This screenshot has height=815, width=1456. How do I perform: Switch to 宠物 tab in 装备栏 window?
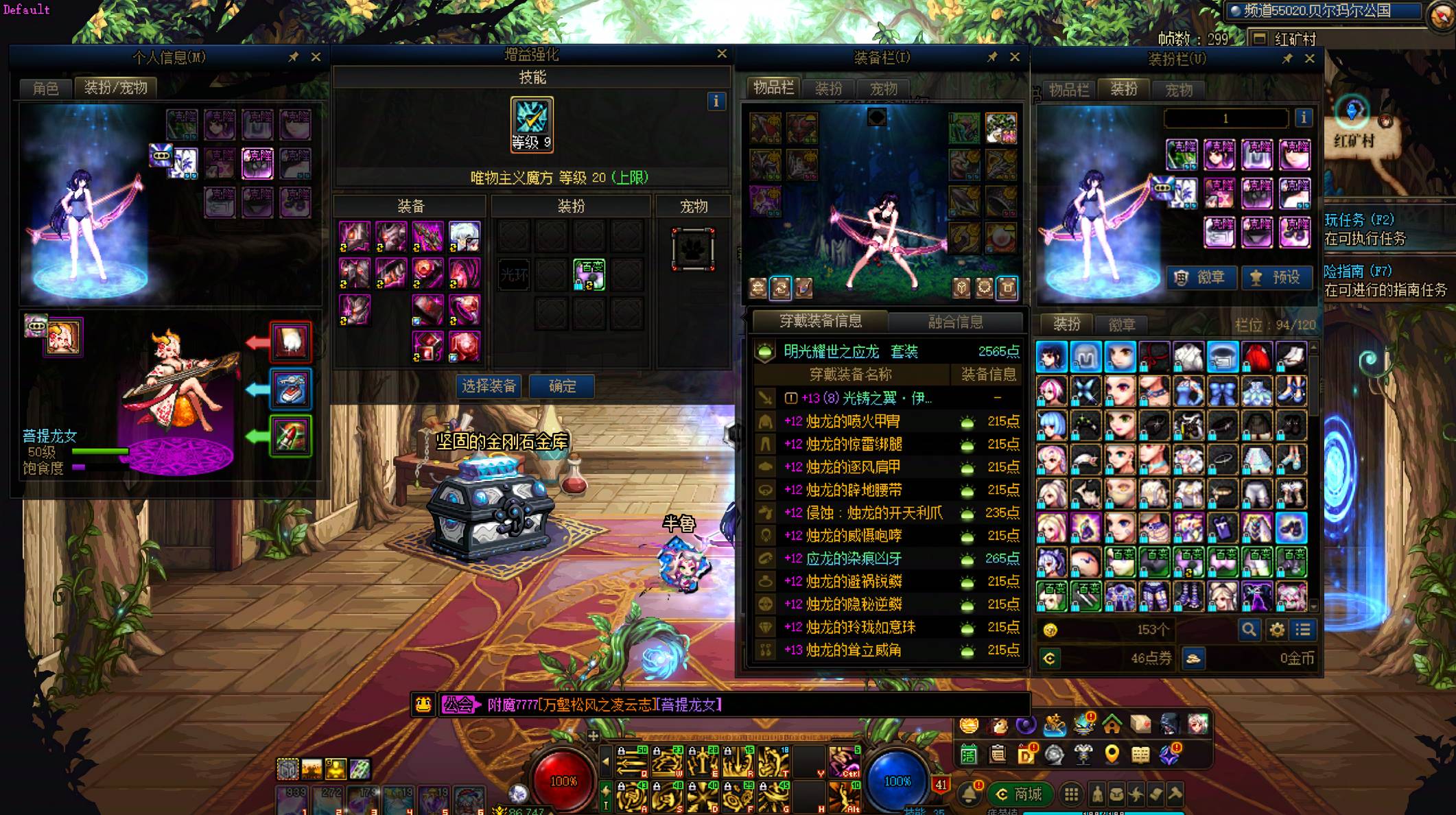point(883,88)
